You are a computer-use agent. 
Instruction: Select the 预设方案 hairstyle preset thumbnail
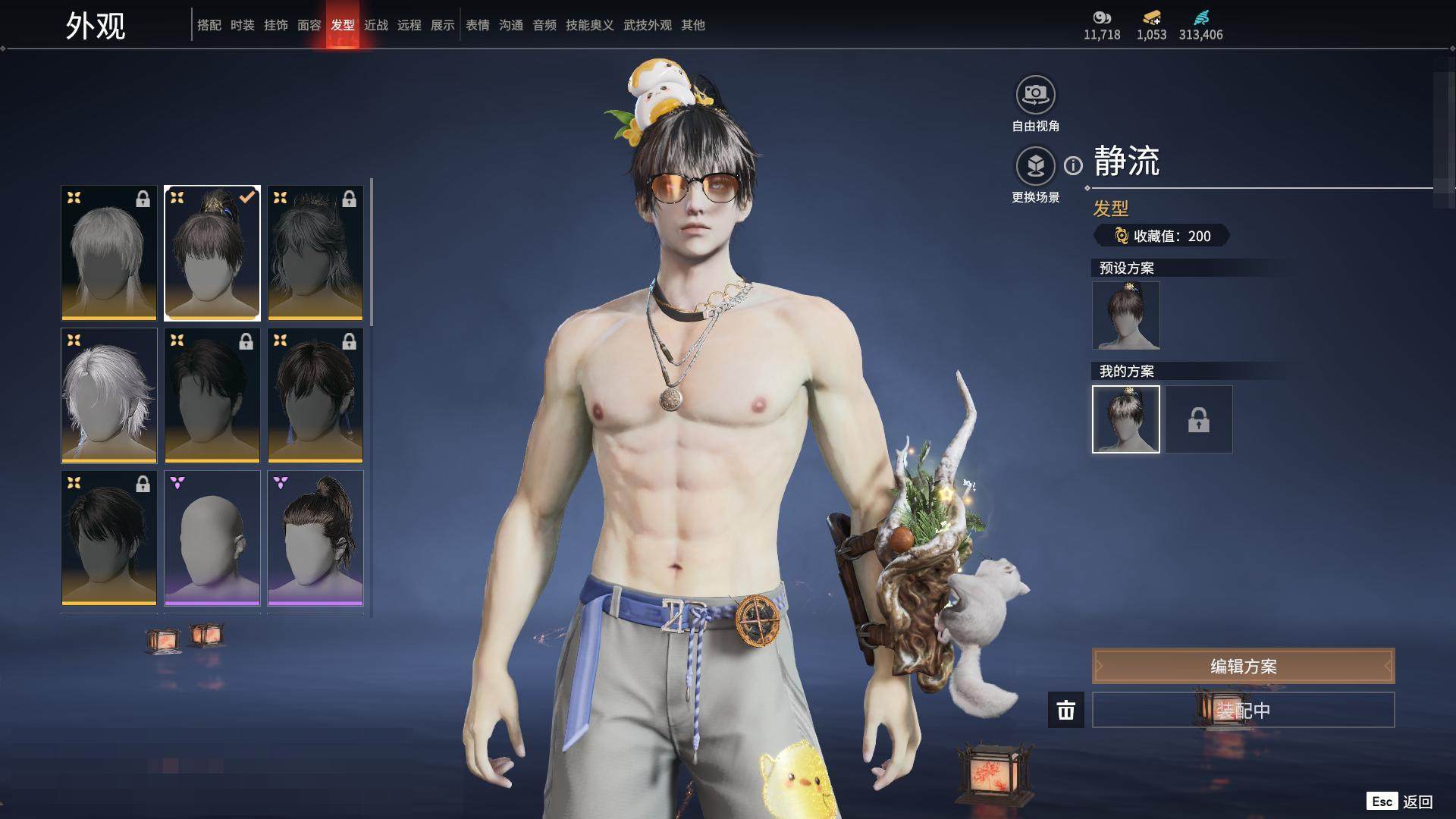coord(1126,315)
